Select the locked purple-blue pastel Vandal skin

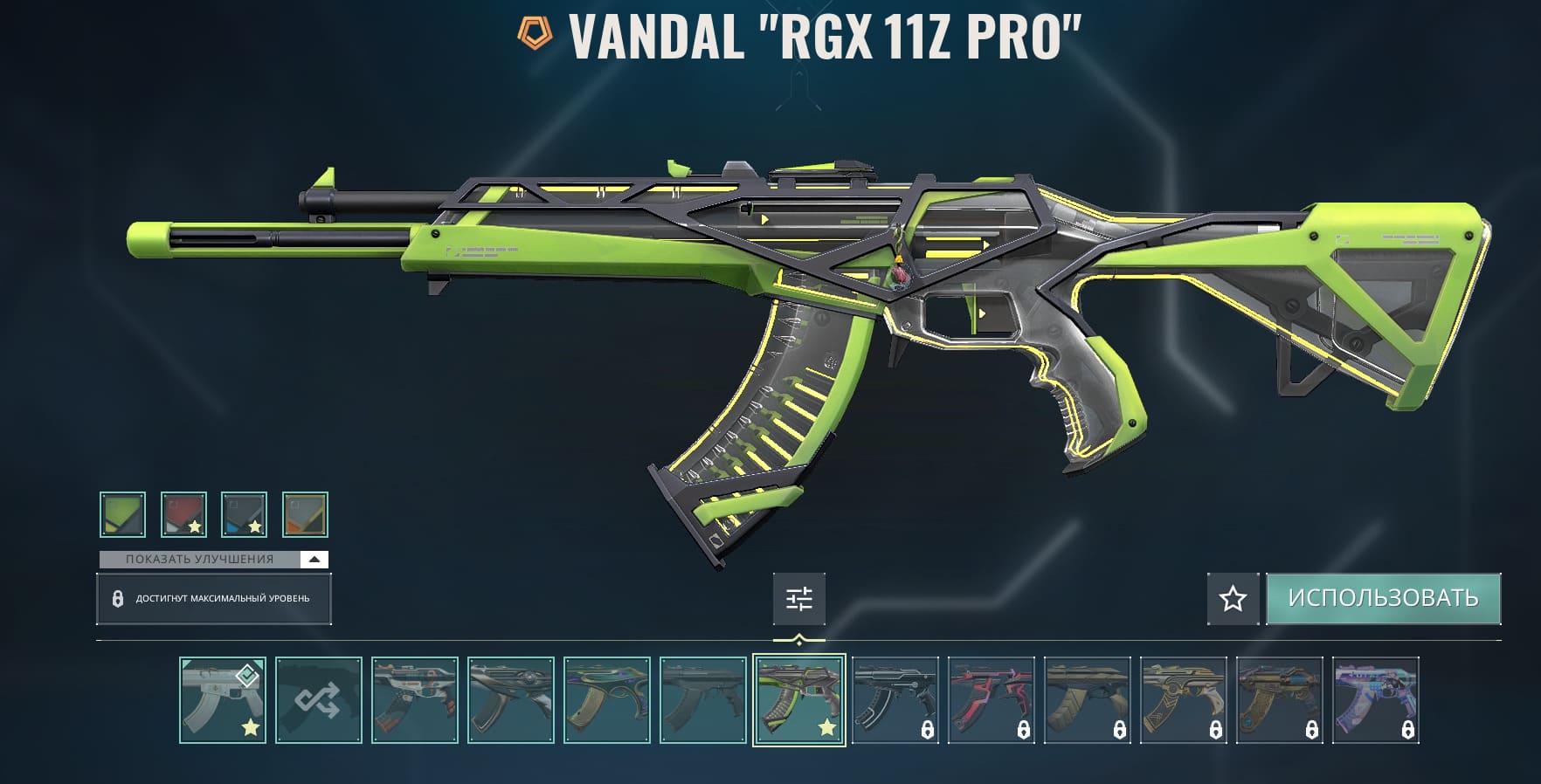(x=1375, y=699)
